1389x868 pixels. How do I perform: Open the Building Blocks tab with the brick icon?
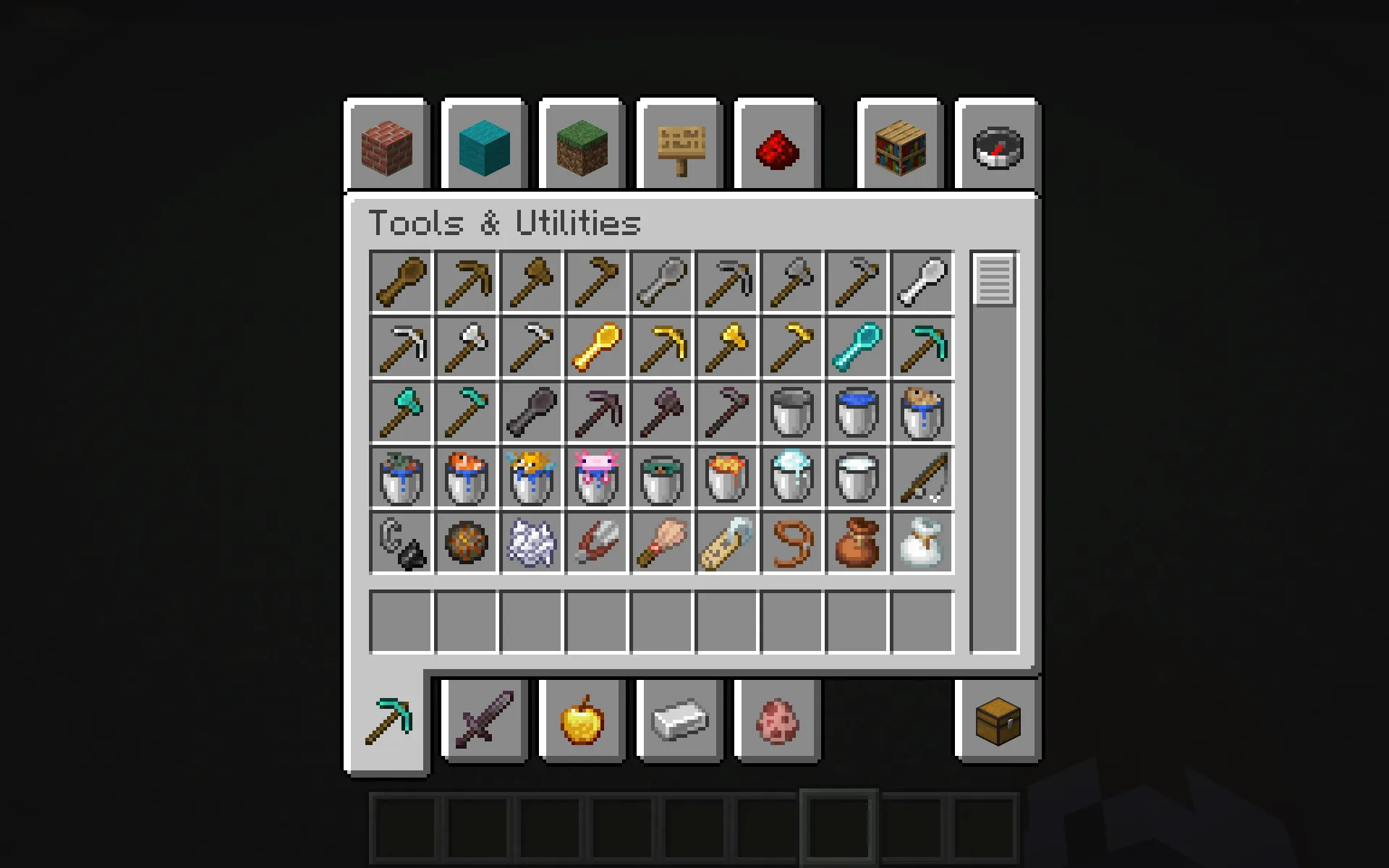point(387,146)
